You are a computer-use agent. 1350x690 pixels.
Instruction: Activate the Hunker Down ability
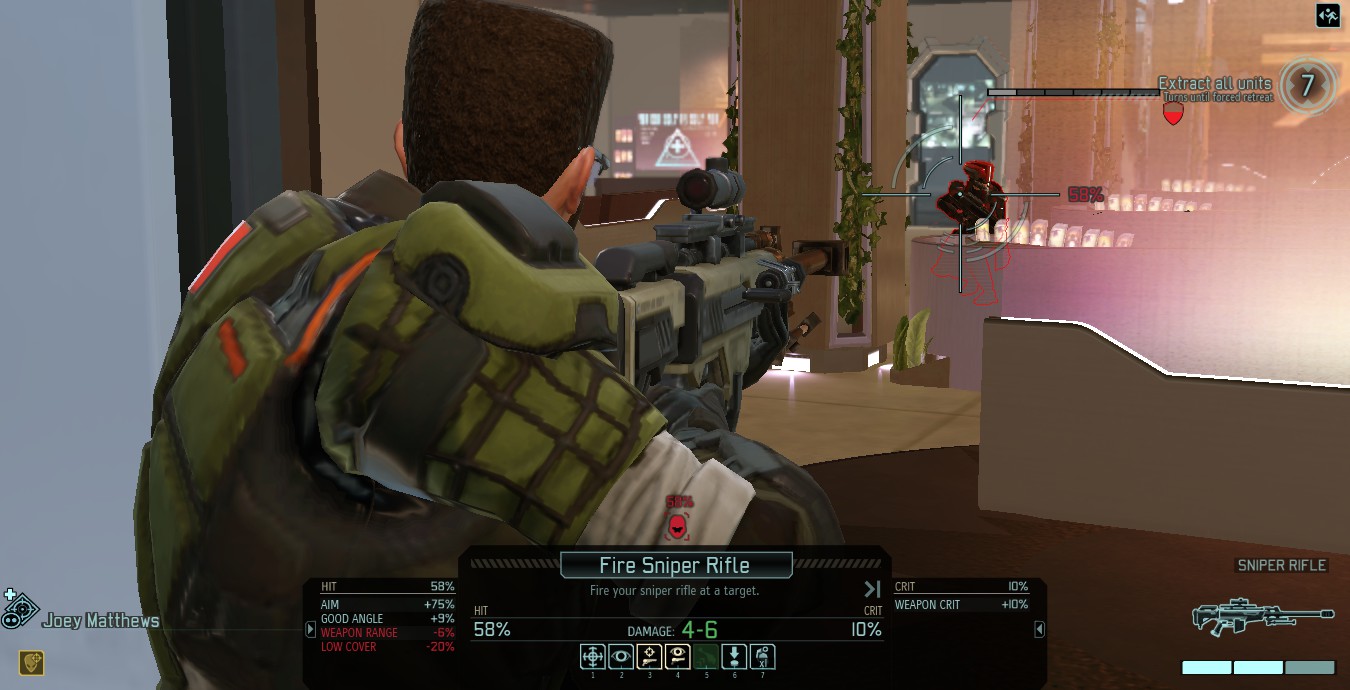pyautogui.click(x=734, y=656)
